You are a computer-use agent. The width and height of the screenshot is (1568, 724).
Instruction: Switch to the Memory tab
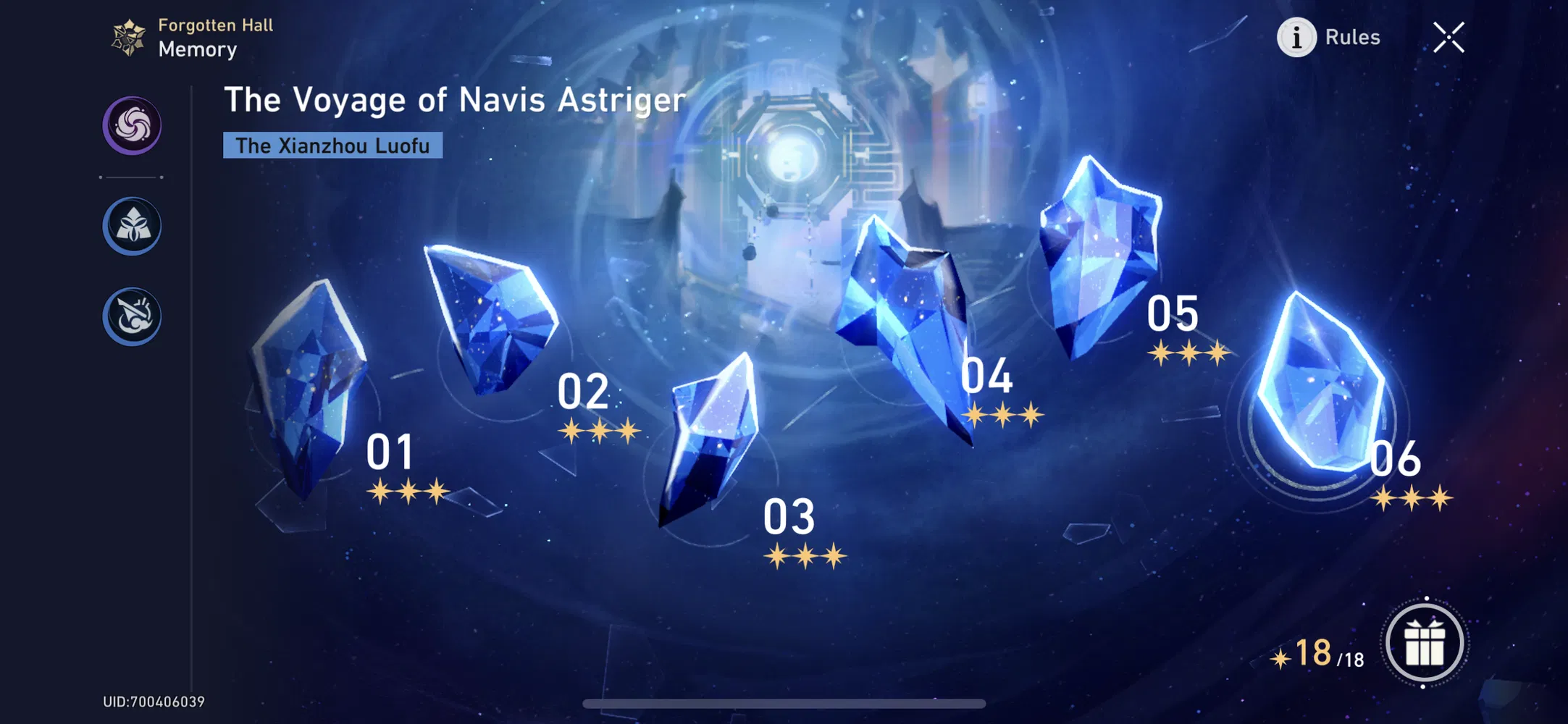pyautogui.click(x=197, y=49)
